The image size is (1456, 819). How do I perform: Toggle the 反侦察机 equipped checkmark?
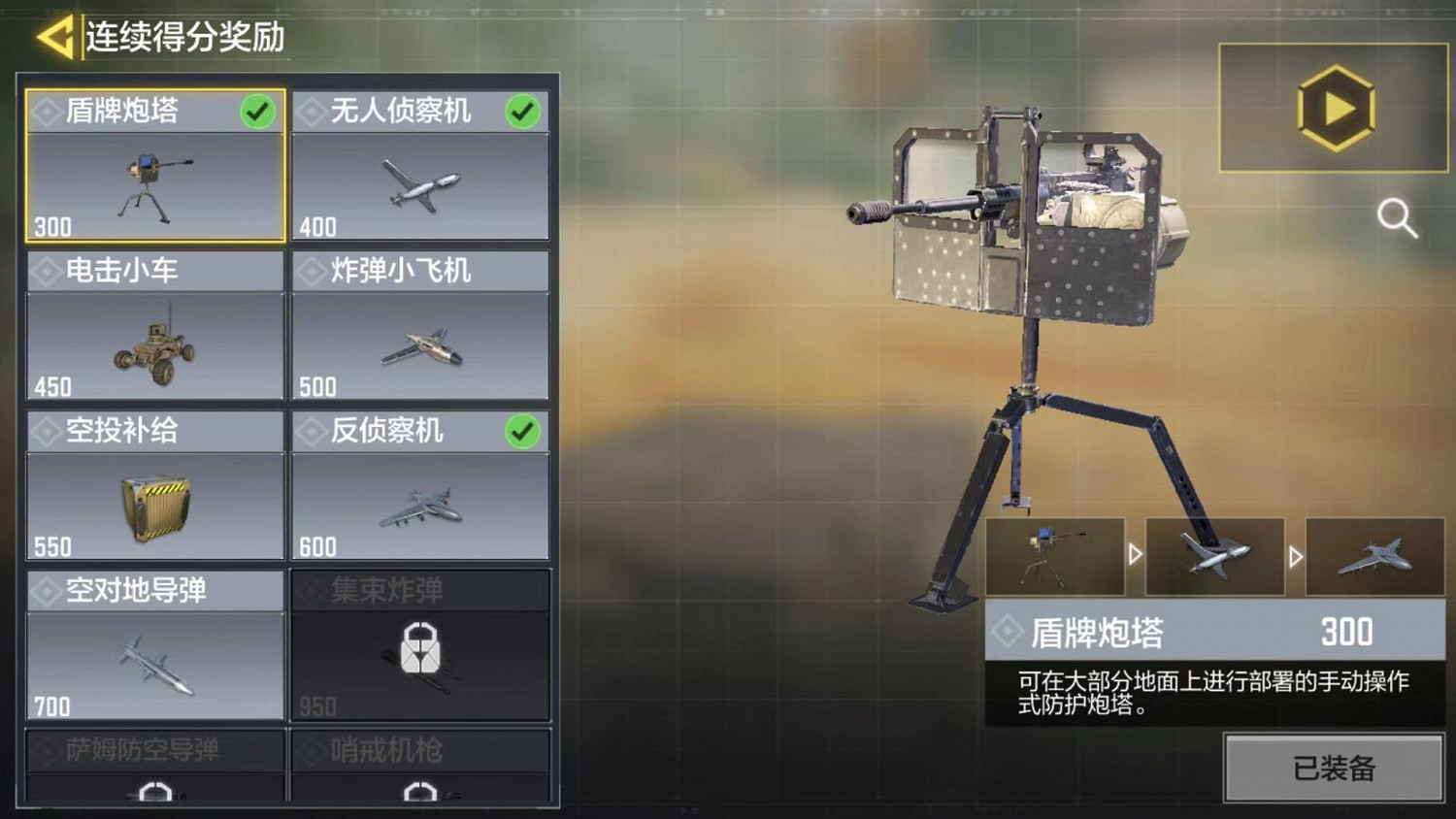pos(523,430)
